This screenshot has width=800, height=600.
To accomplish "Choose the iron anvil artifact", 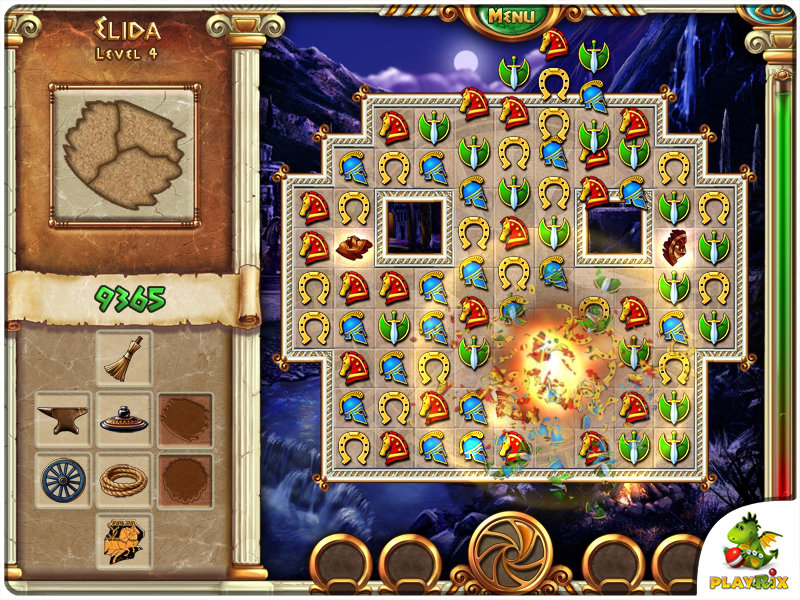I will click(62, 418).
